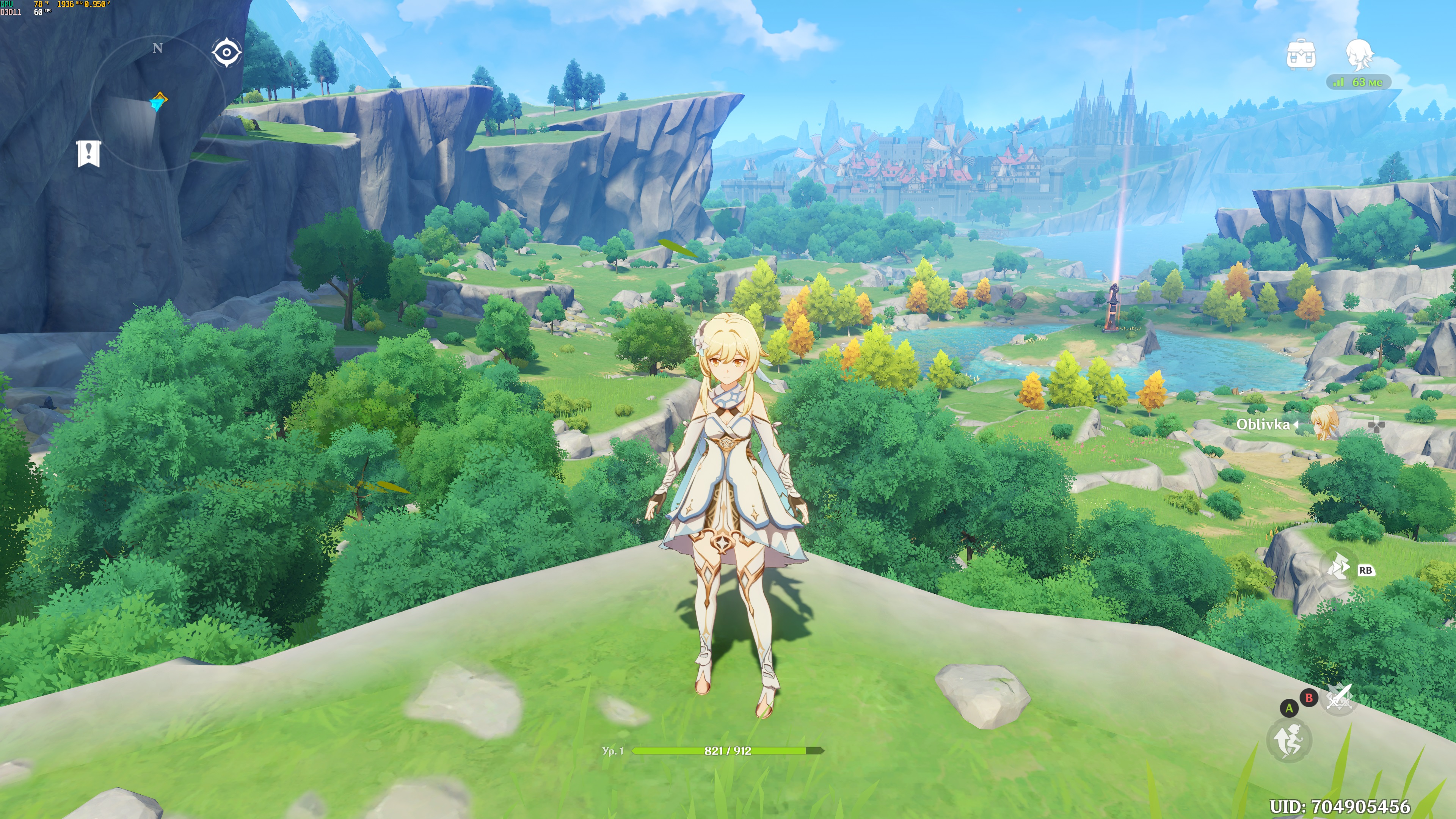Open the character head menu icon
The width and height of the screenshot is (1456, 819).
tap(1359, 55)
